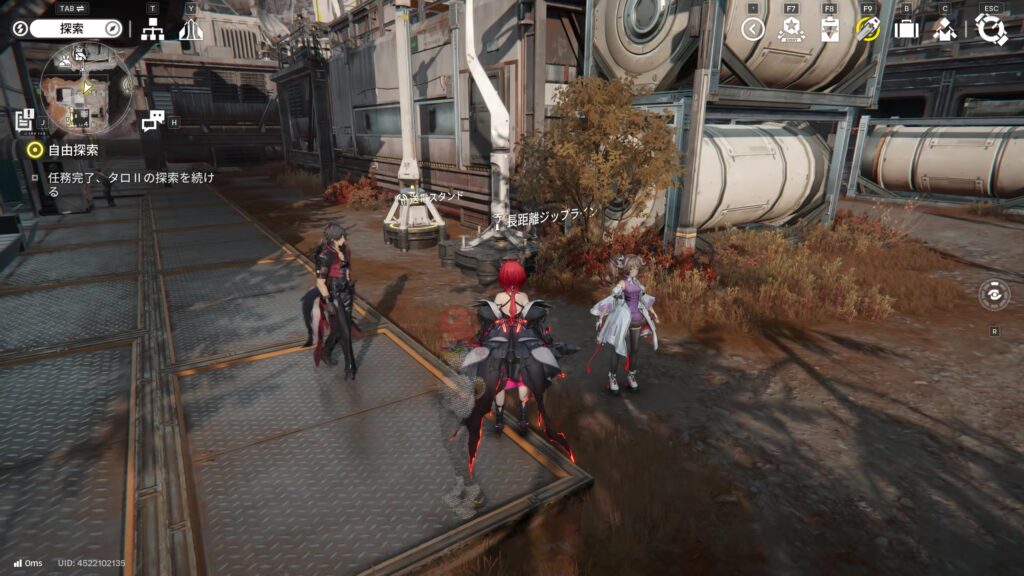Open the clipboard pass icon
This screenshot has width=1024, height=576.
pos(829,30)
